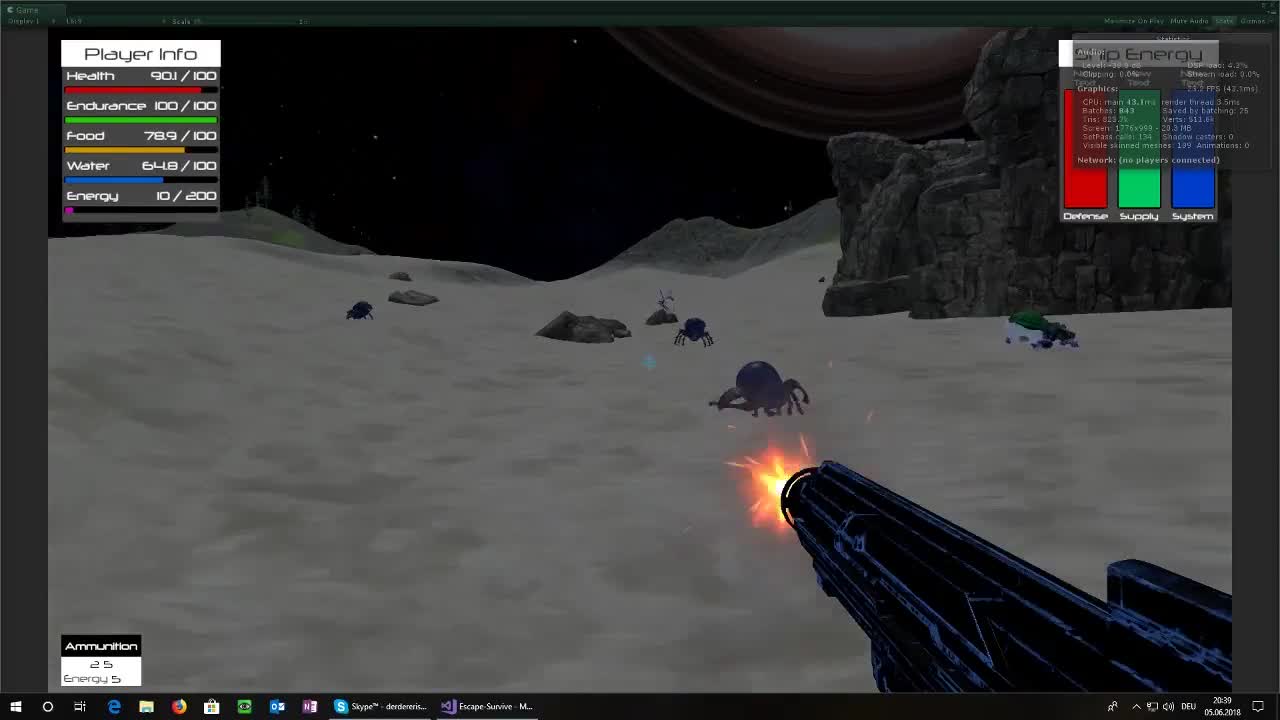Launch OneNote from the taskbar

(x=310, y=707)
